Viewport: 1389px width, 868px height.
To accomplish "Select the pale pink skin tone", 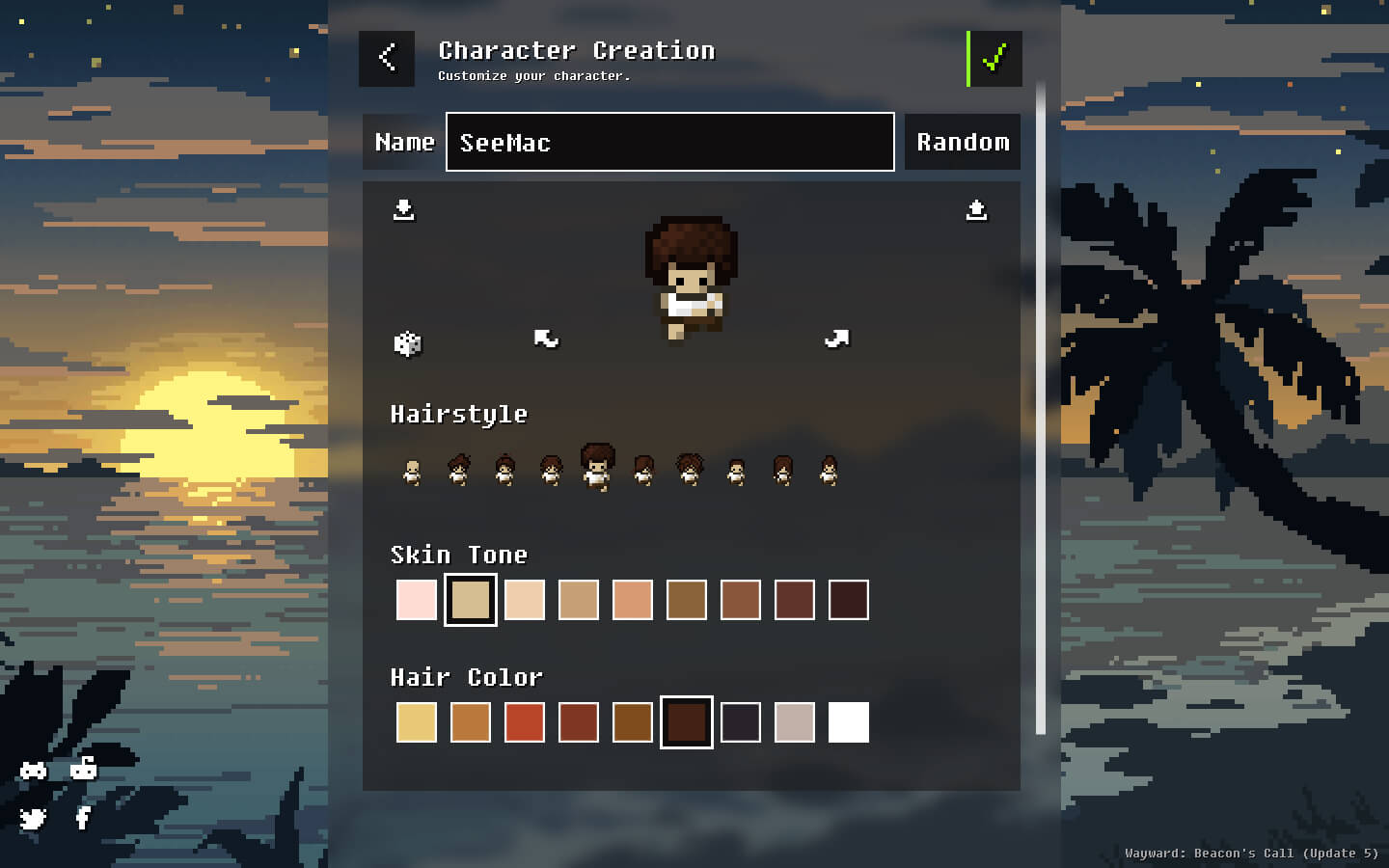I will tap(417, 600).
